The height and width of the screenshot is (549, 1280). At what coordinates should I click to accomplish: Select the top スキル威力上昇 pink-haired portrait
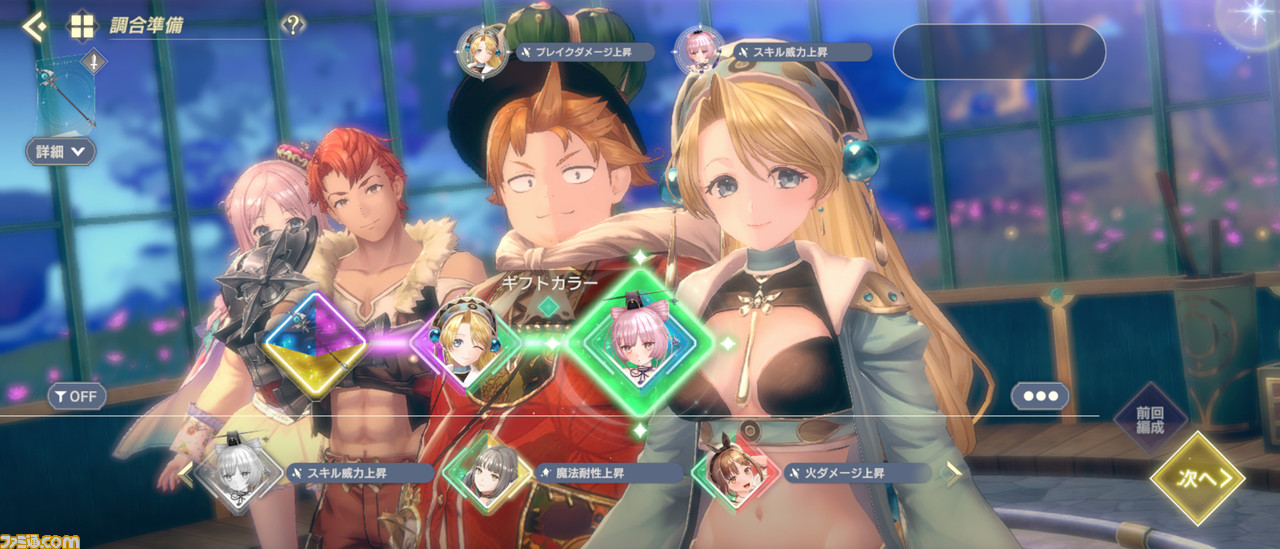(698, 50)
